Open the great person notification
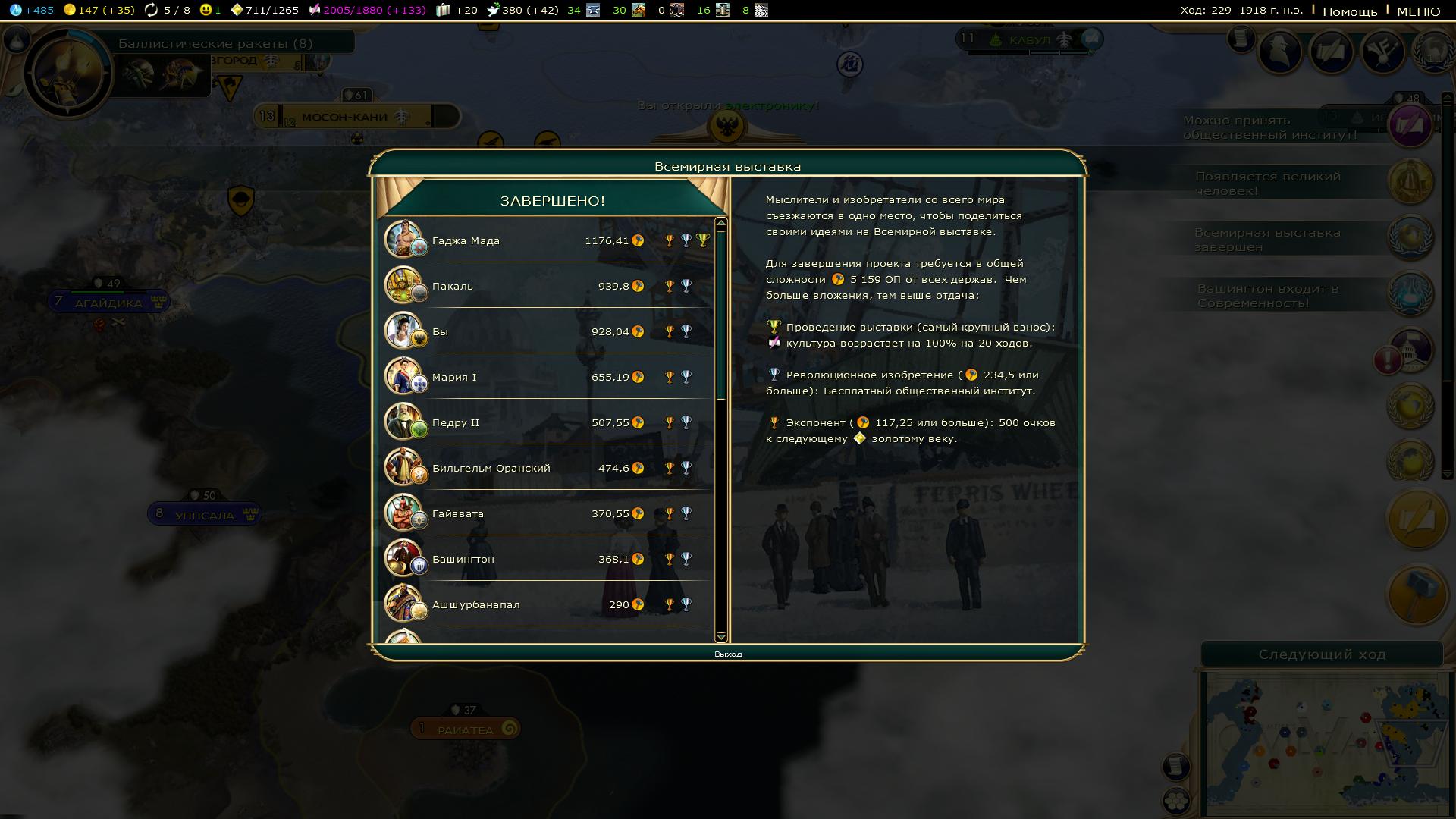The image size is (1456, 819). coord(1410,182)
